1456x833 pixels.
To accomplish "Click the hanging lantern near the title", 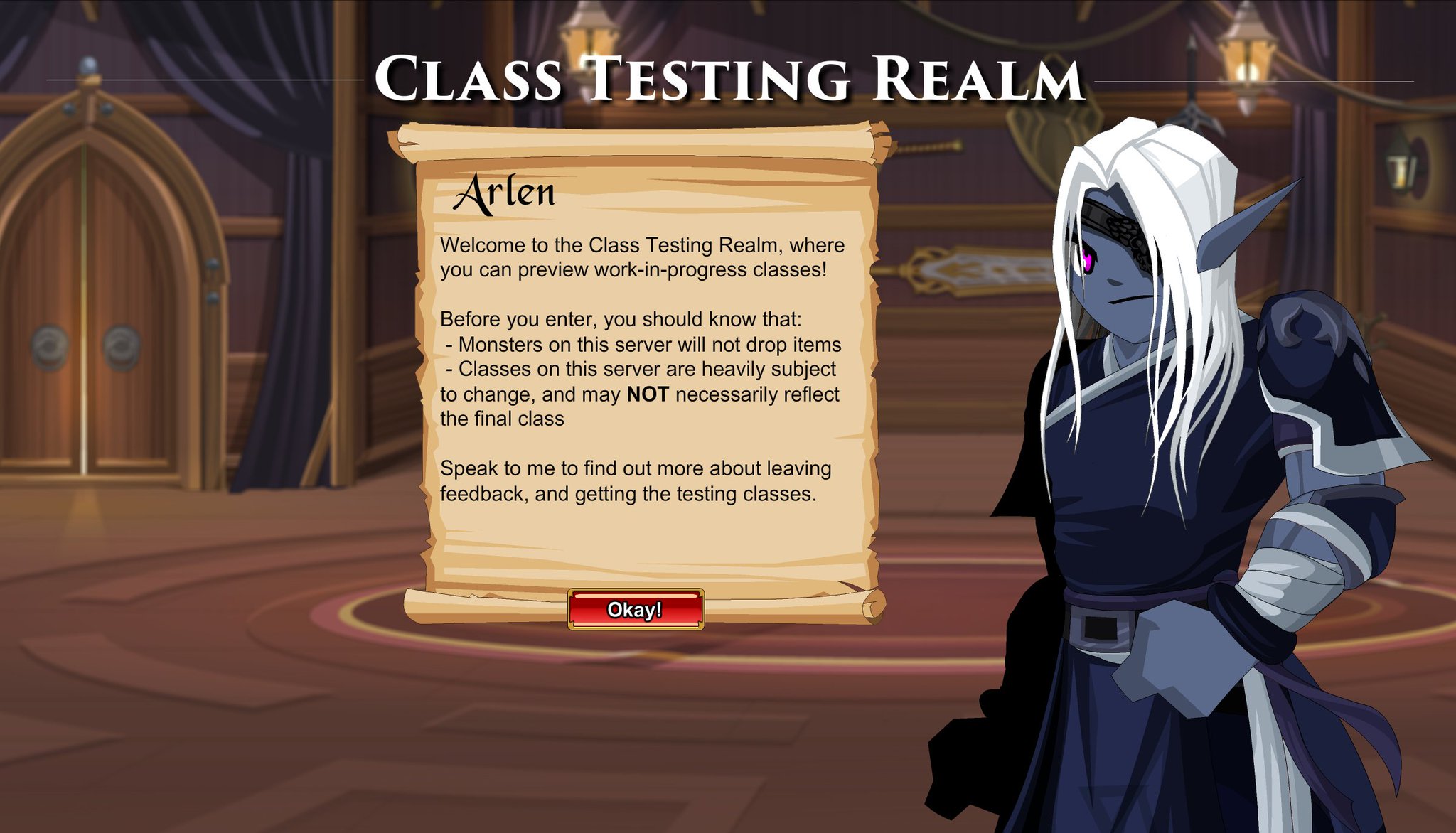I will [x=585, y=43].
